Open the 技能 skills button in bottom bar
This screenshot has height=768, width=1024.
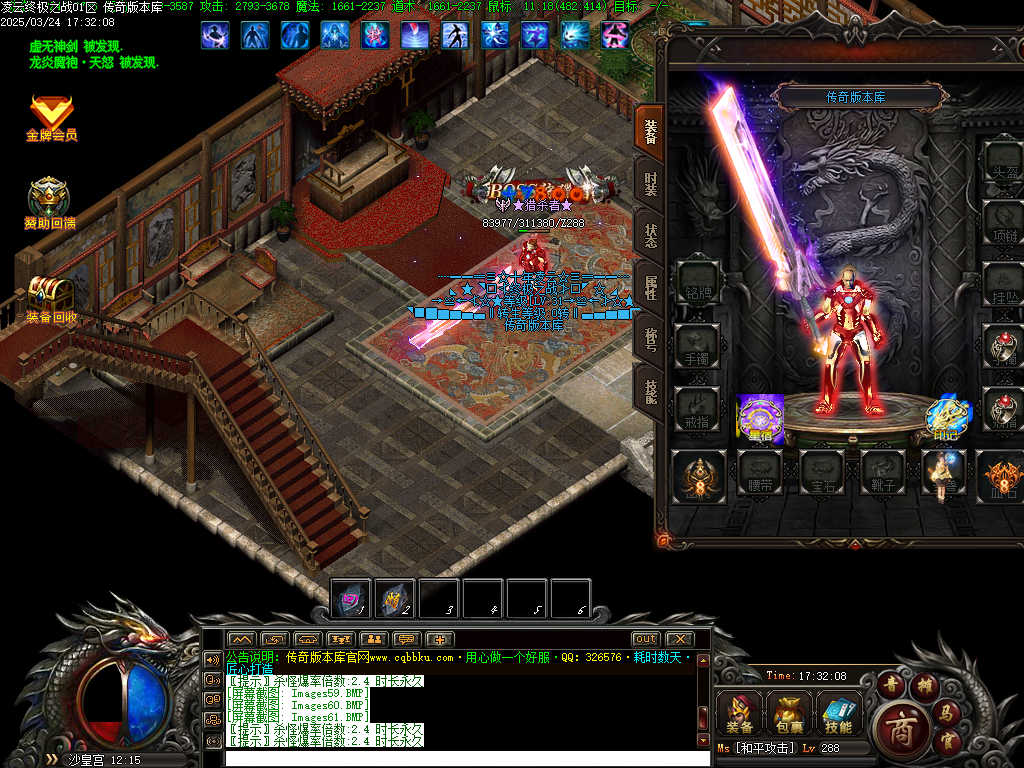tap(839, 714)
